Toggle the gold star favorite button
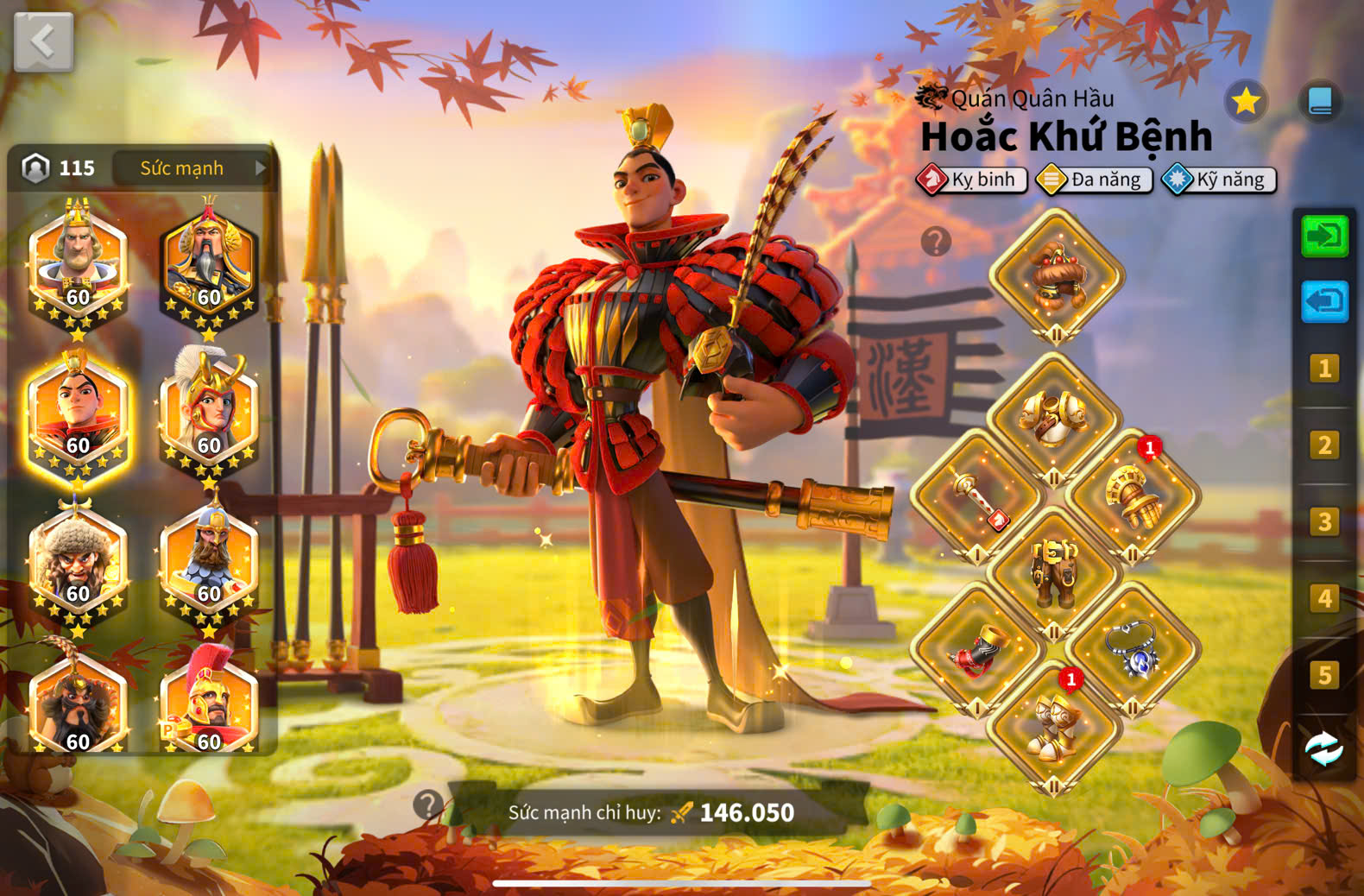Image resolution: width=1364 pixels, height=896 pixels. pyautogui.click(x=1245, y=102)
